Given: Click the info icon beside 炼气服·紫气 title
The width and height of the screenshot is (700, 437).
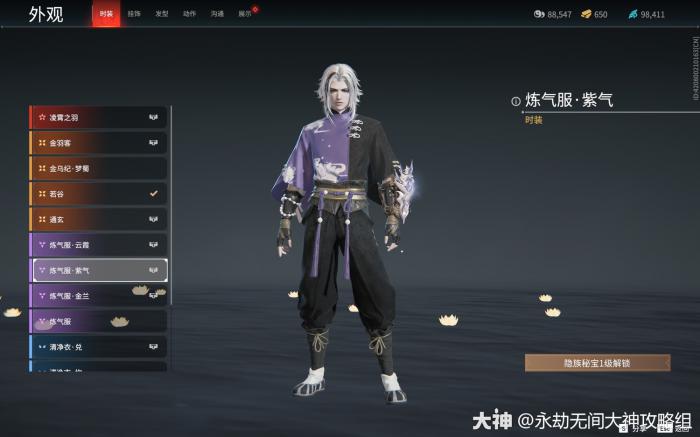Looking at the screenshot, I should point(516,101).
